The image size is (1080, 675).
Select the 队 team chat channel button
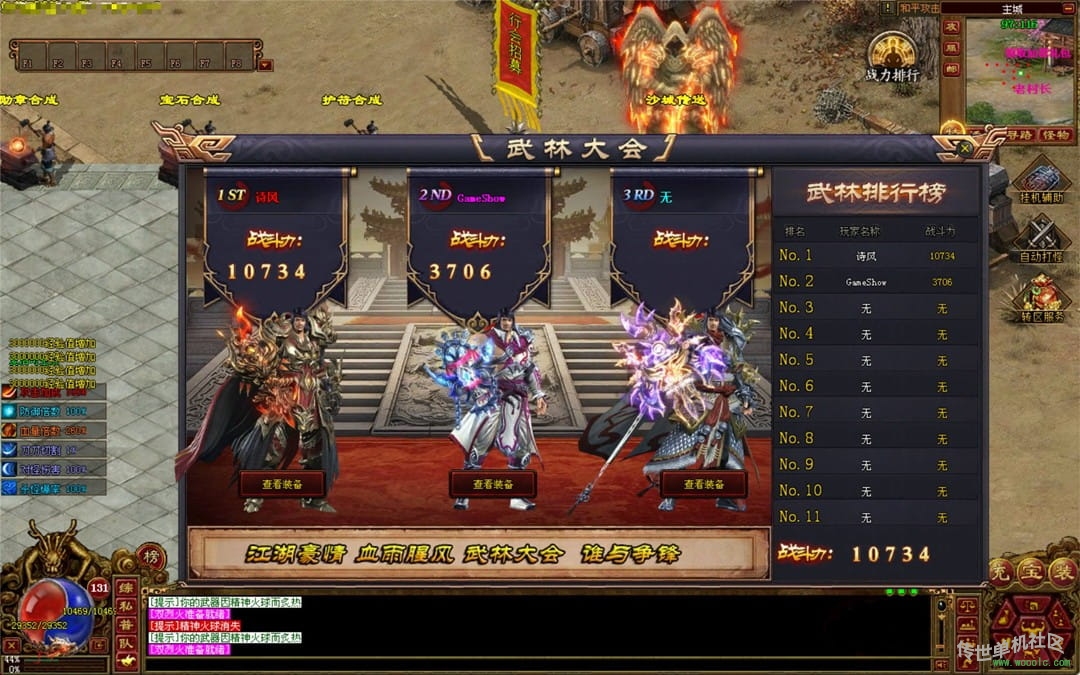pyautogui.click(x=127, y=645)
